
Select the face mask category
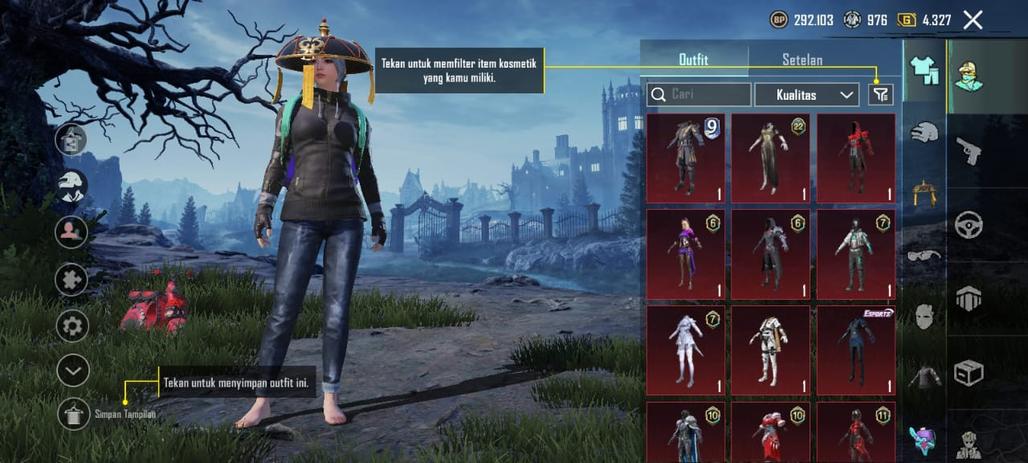tap(924, 317)
